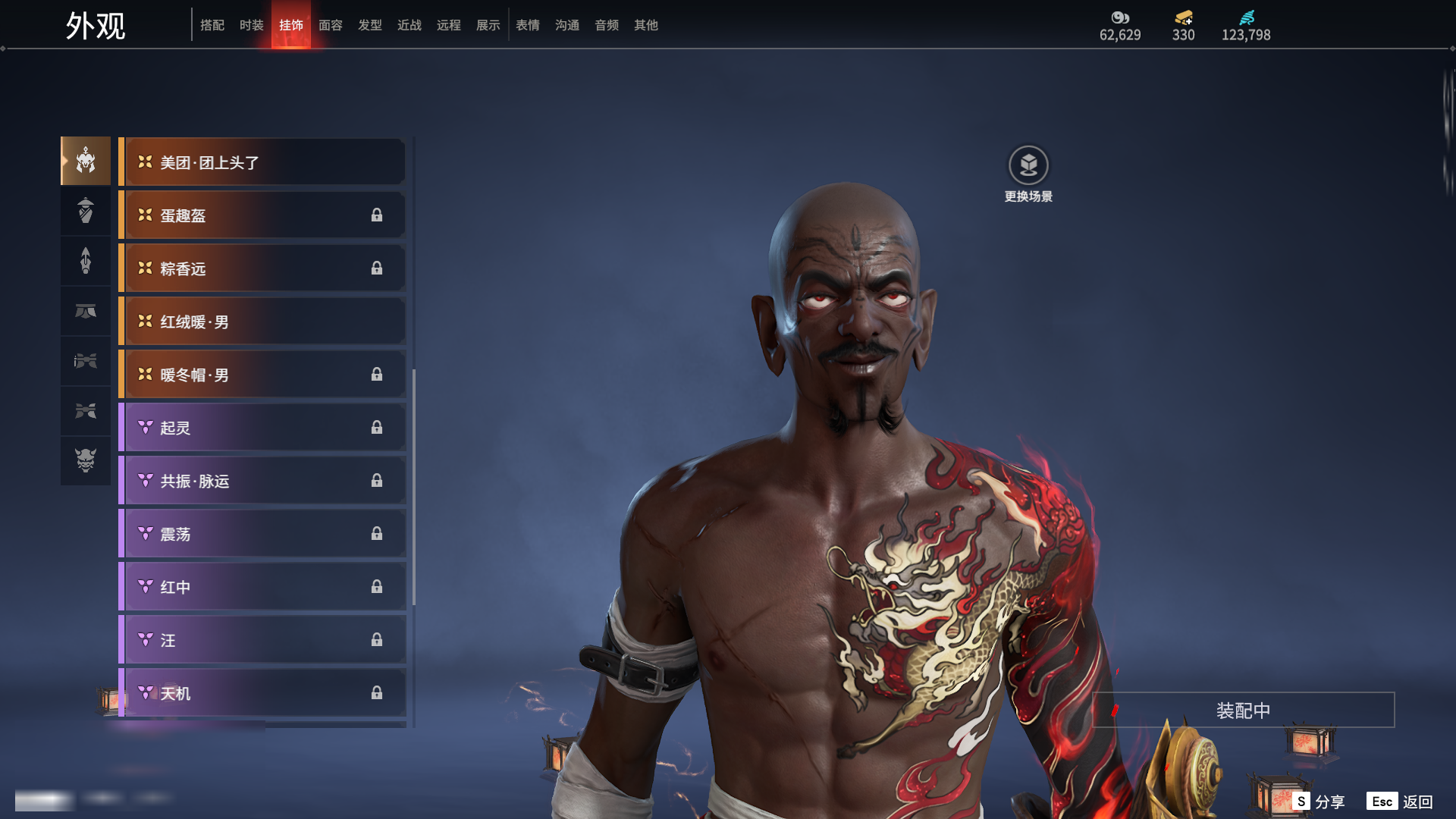
Task: Open the 近战 melee tab
Action: (x=409, y=25)
